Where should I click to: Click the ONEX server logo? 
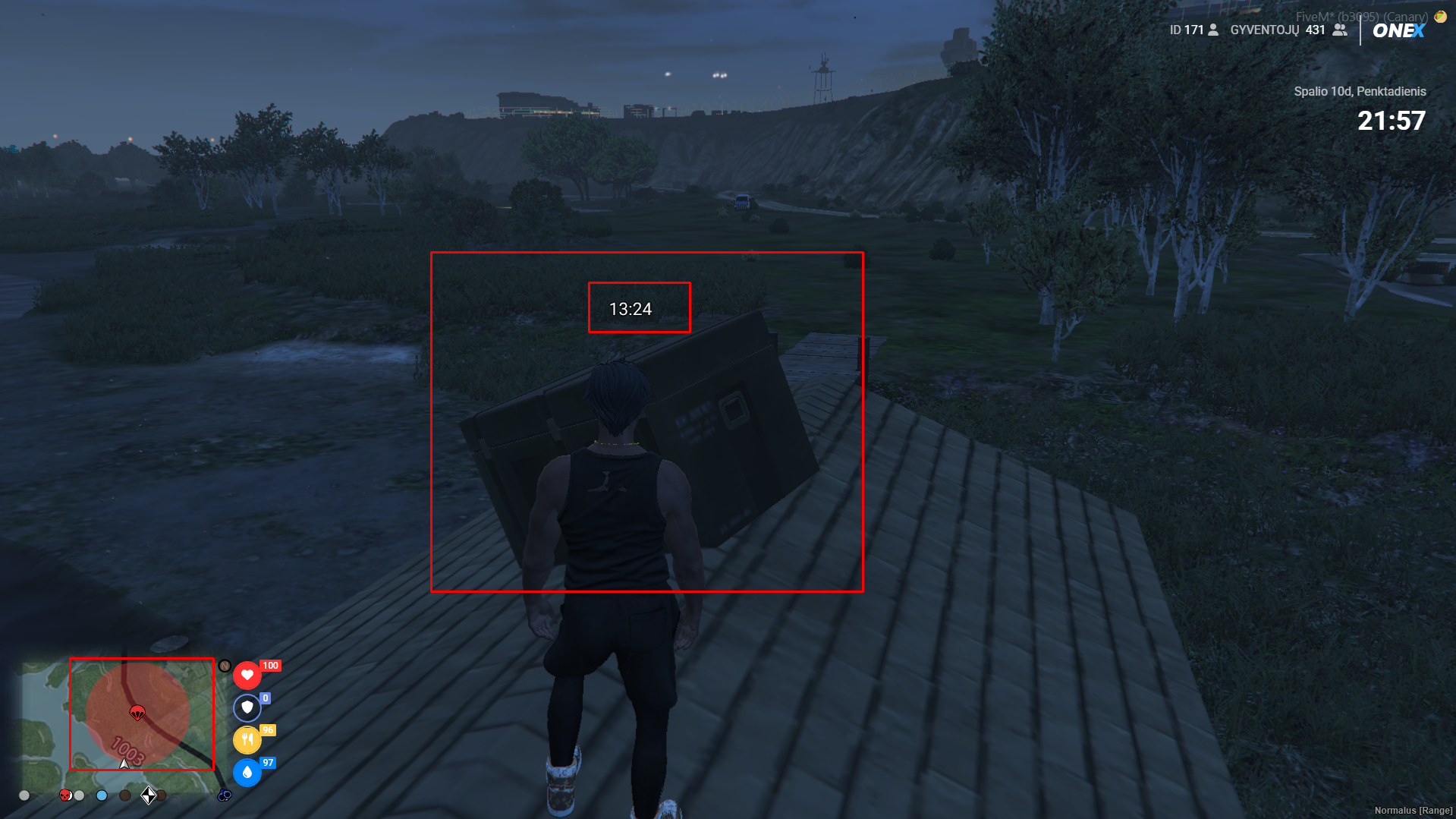[1398, 30]
